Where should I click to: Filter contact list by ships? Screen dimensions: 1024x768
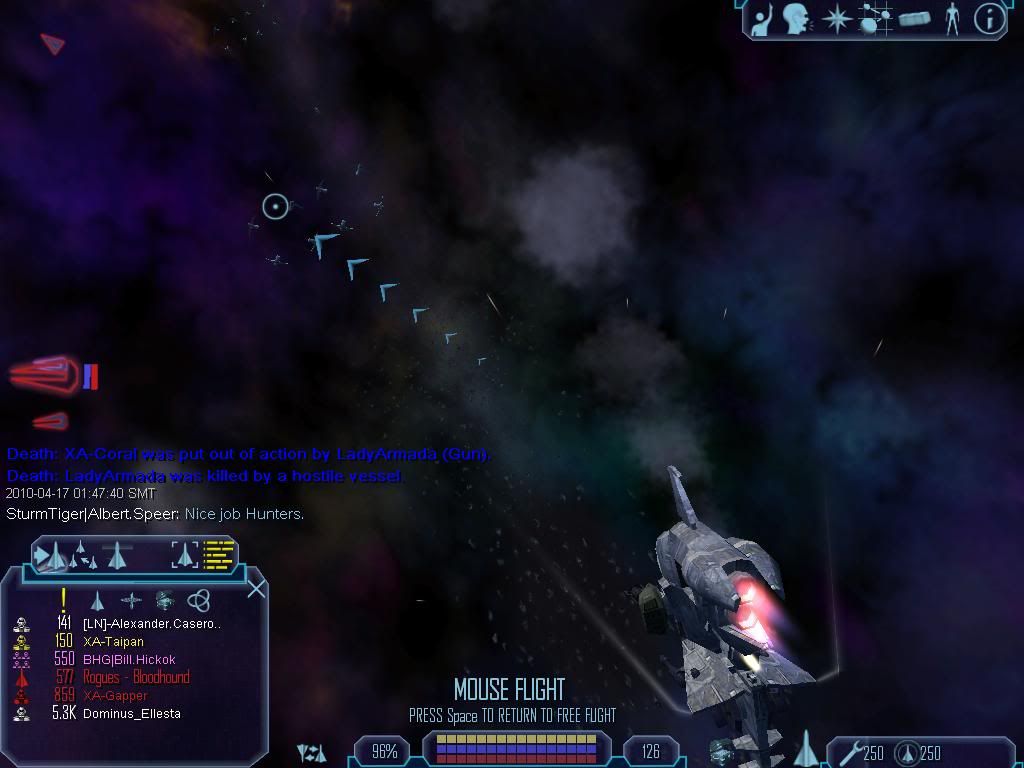click(x=97, y=600)
